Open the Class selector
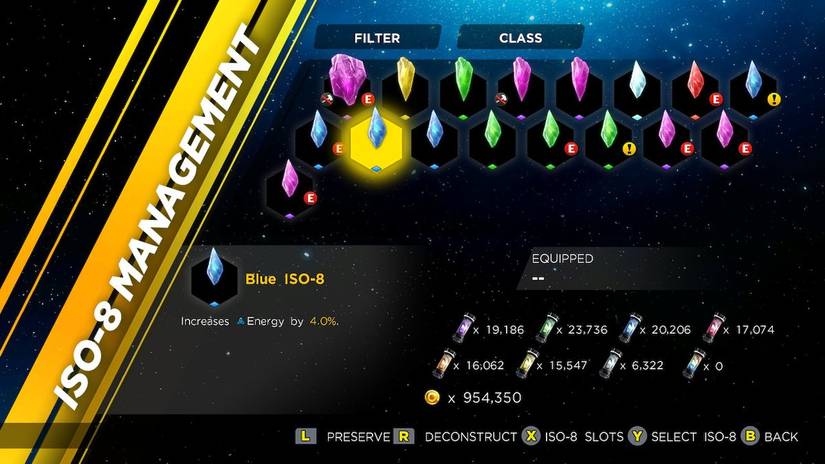The width and height of the screenshot is (825, 464). 520,38
